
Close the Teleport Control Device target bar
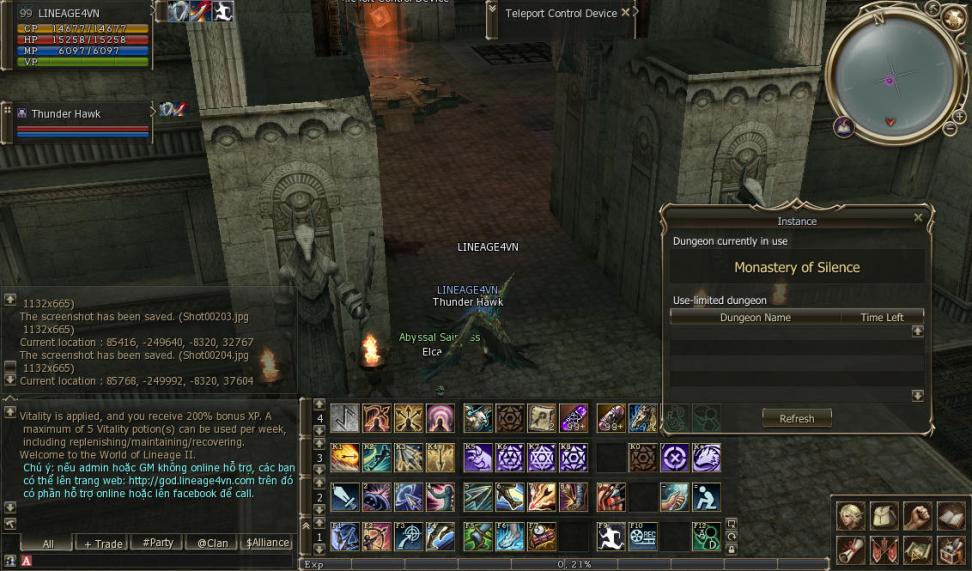[x=626, y=13]
